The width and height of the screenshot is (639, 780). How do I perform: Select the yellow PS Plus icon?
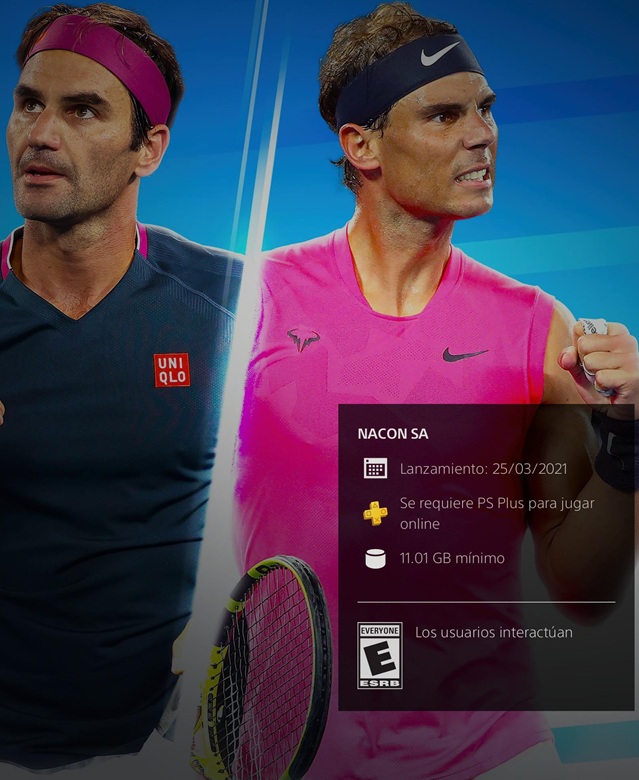[375, 513]
